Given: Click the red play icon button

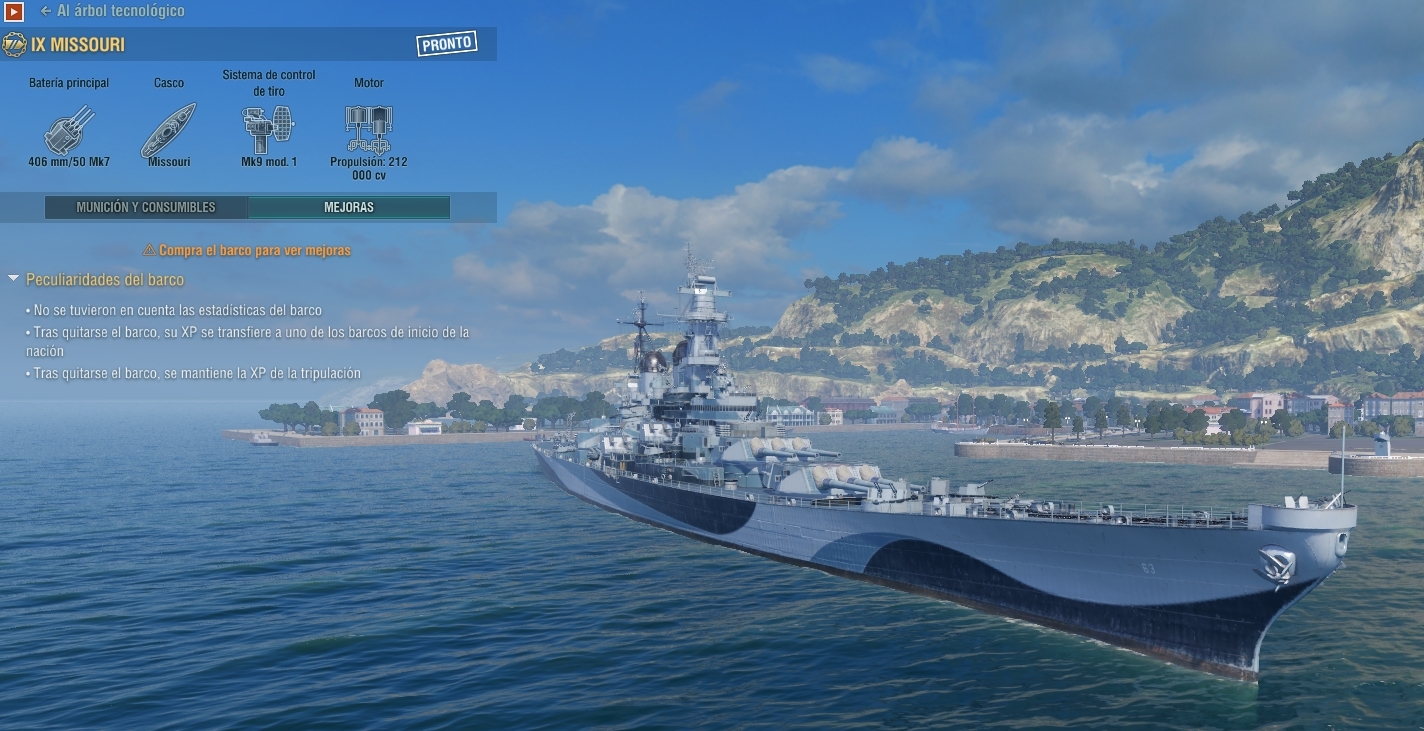Looking at the screenshot, I should [13, 12].
